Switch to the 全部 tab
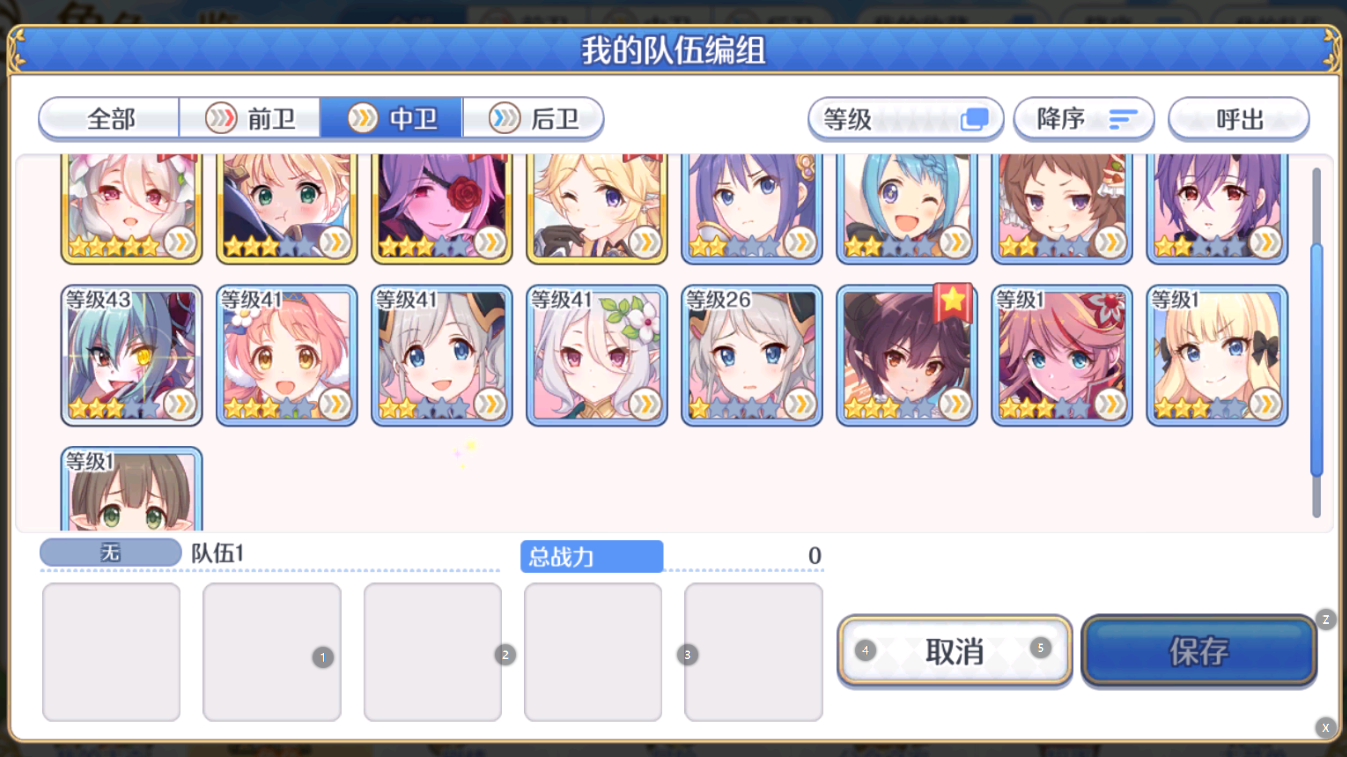The width and height of the screenshot is (1347, 757). 108,117
